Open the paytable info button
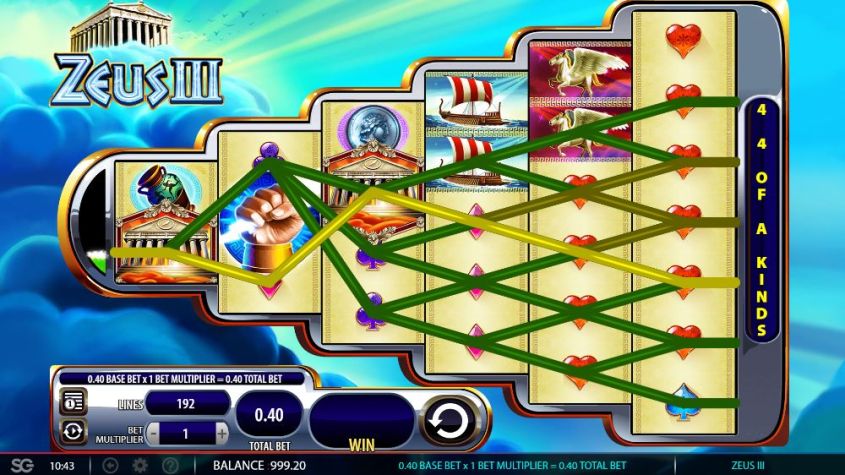845x475 pixels. point(73,402)
